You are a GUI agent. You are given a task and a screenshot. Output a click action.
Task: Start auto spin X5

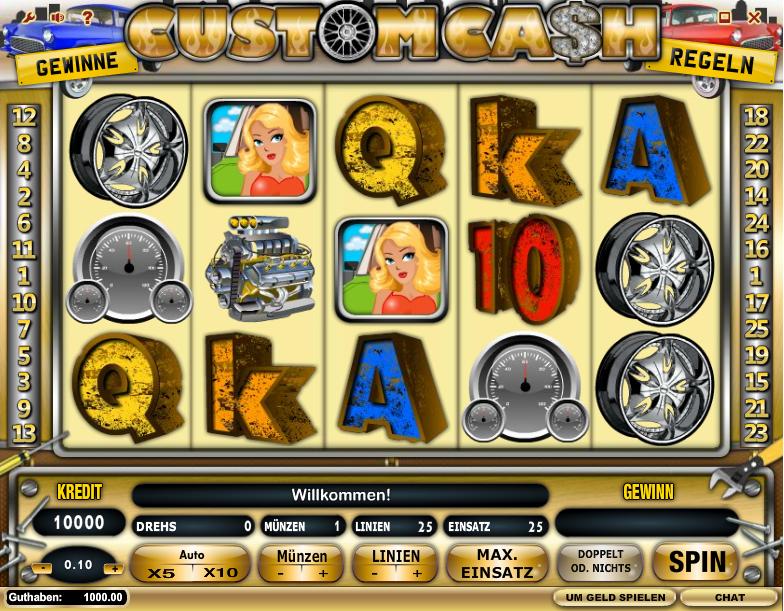pyautogui.click(x=161, y=573)
